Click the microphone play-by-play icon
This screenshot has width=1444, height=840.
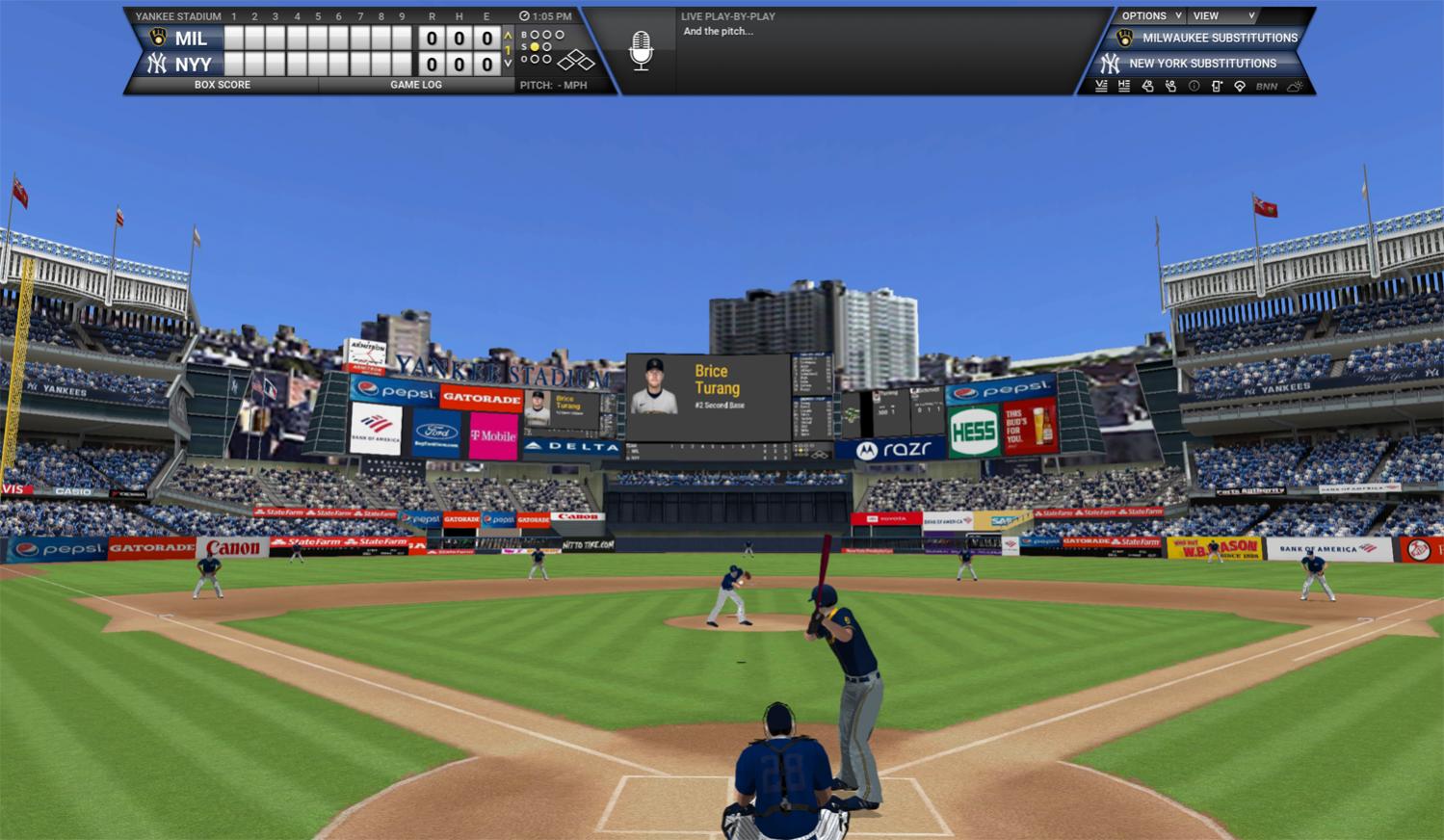641,50
